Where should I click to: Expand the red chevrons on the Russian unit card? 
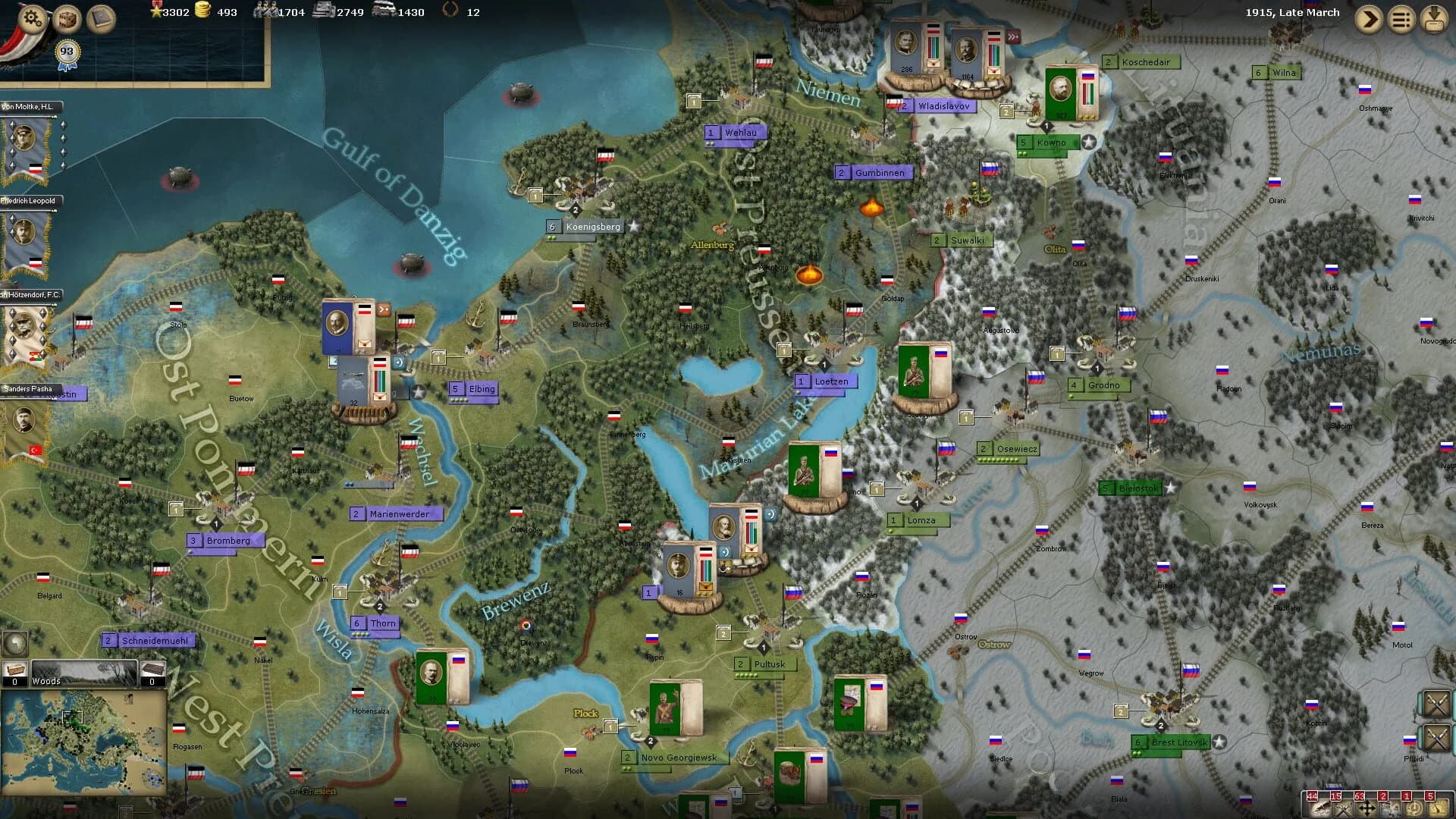[x=1013, y=36]
